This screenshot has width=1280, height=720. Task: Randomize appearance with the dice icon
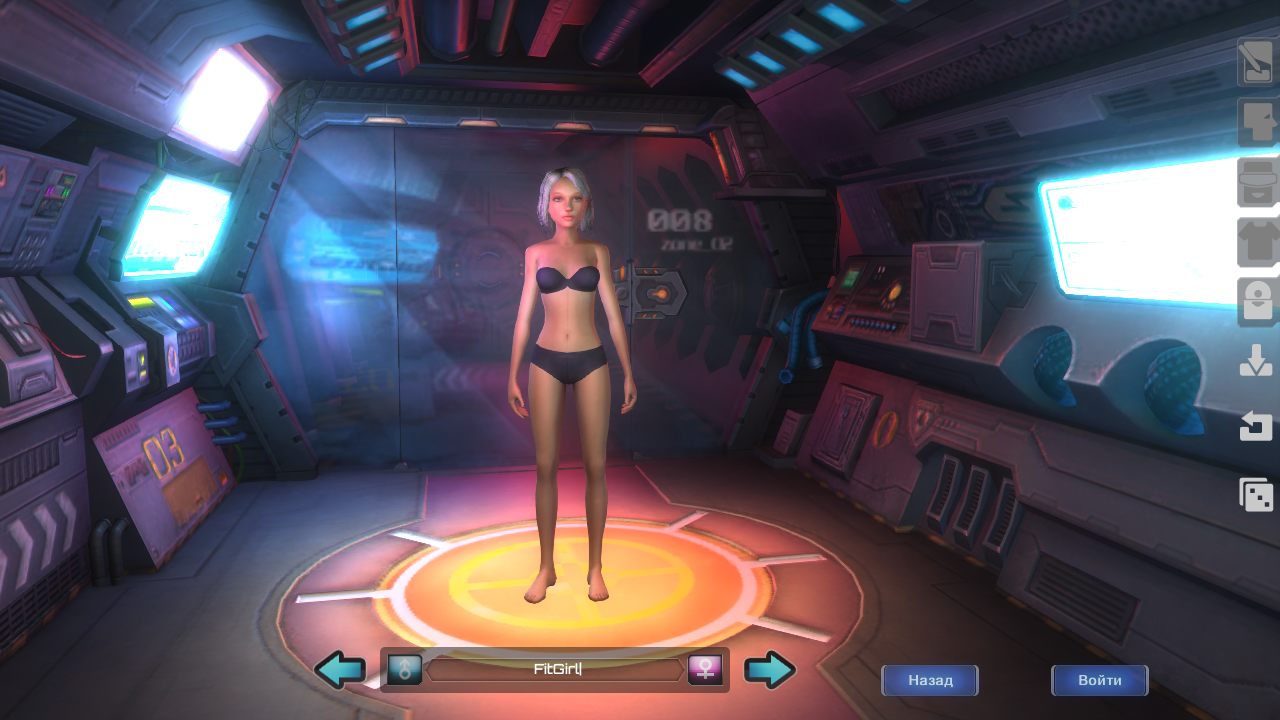1255,494
